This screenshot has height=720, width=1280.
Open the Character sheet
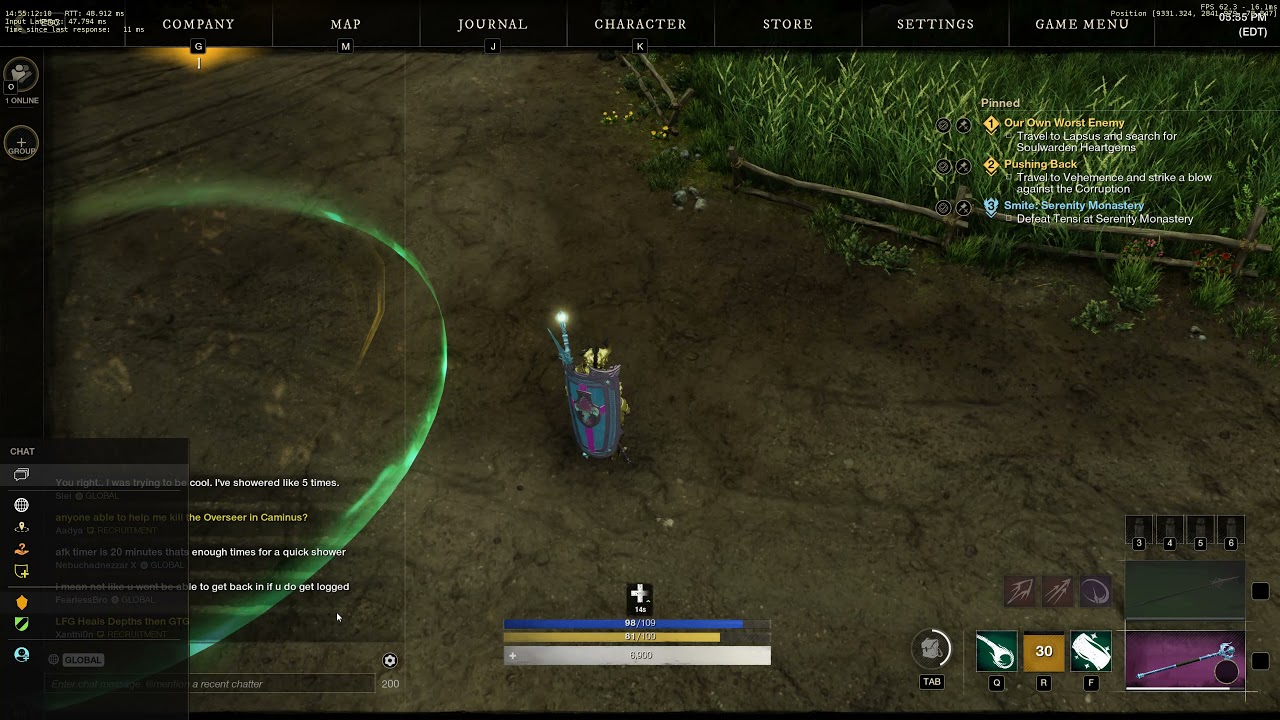pyautogui.click(x=640, y=24)
